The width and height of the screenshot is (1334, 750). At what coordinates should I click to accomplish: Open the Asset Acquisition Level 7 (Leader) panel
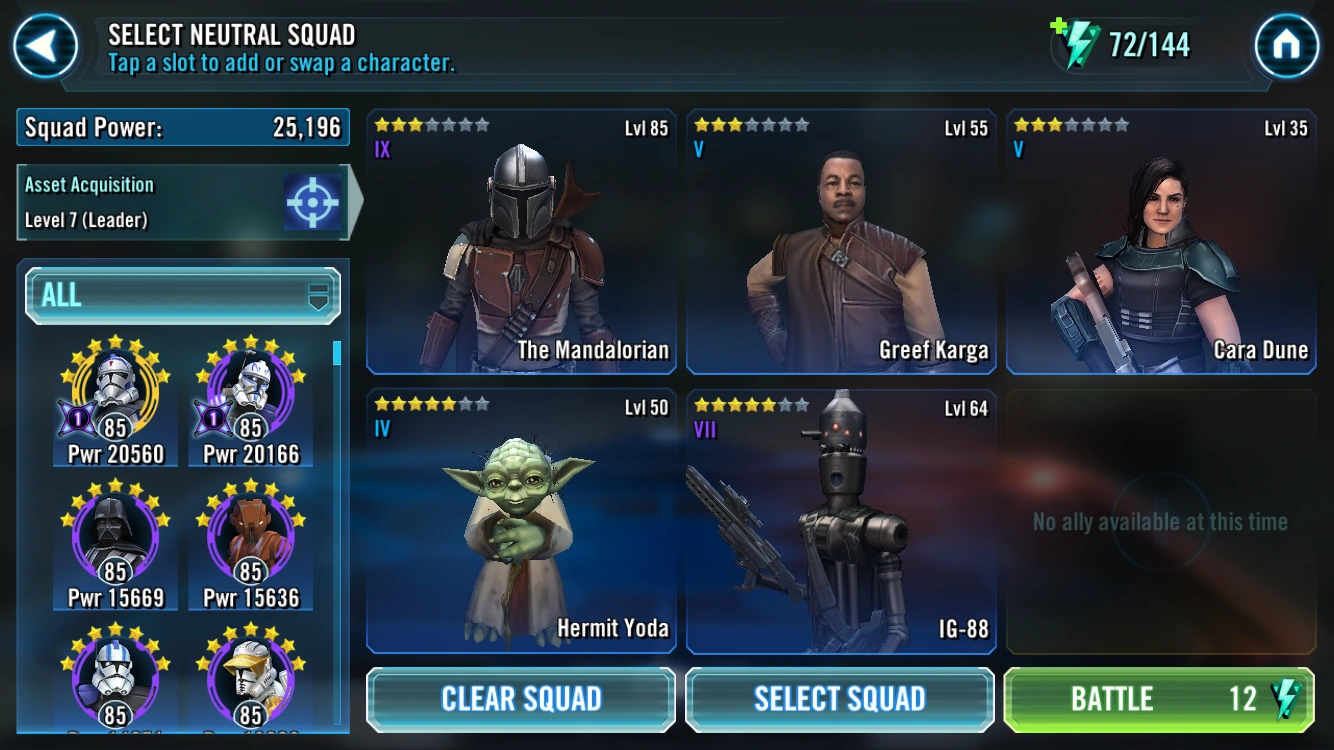point(160,200)
